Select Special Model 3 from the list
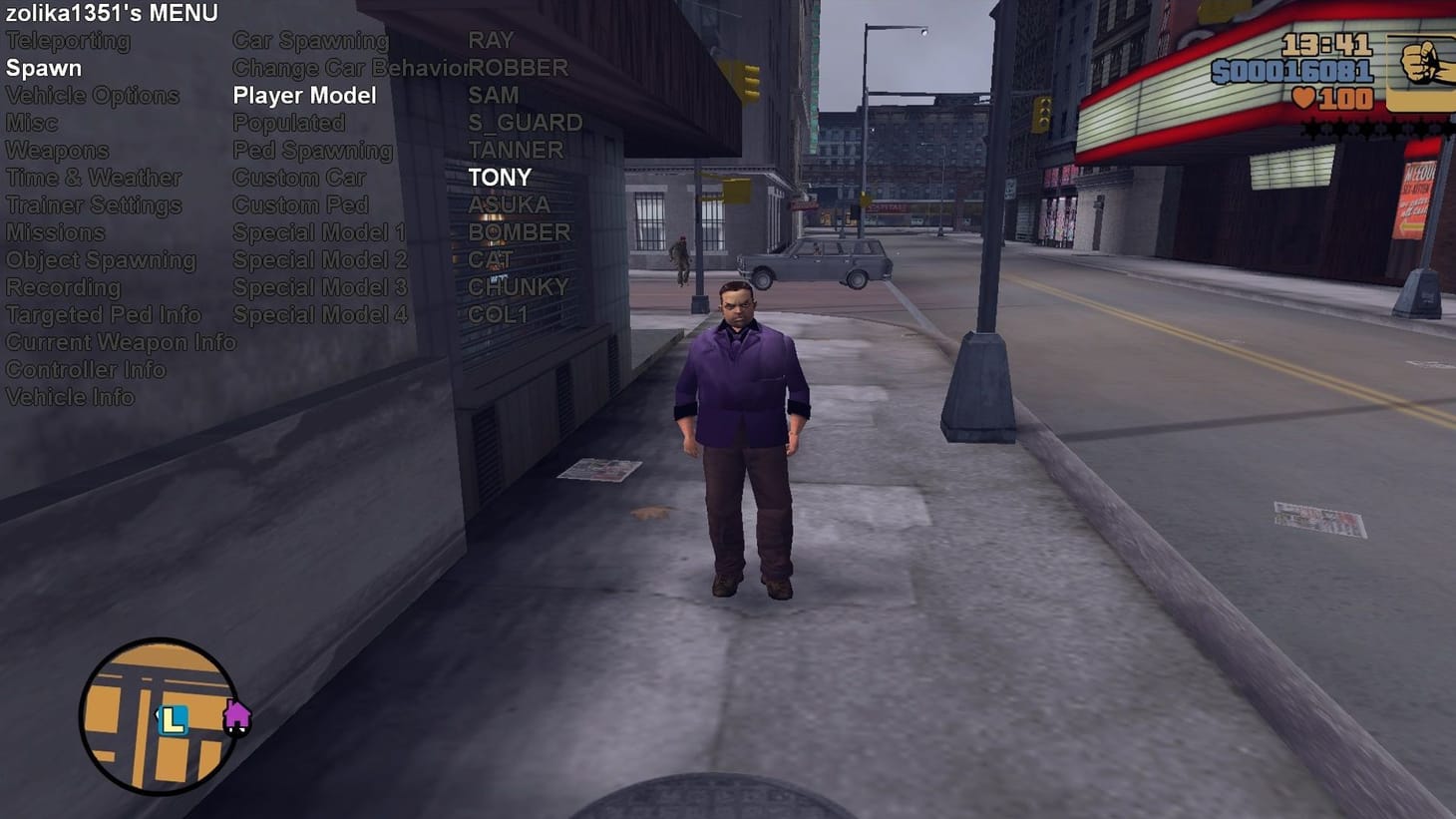1456x819 pixels. pyautogui.click(x=320, y=287)
